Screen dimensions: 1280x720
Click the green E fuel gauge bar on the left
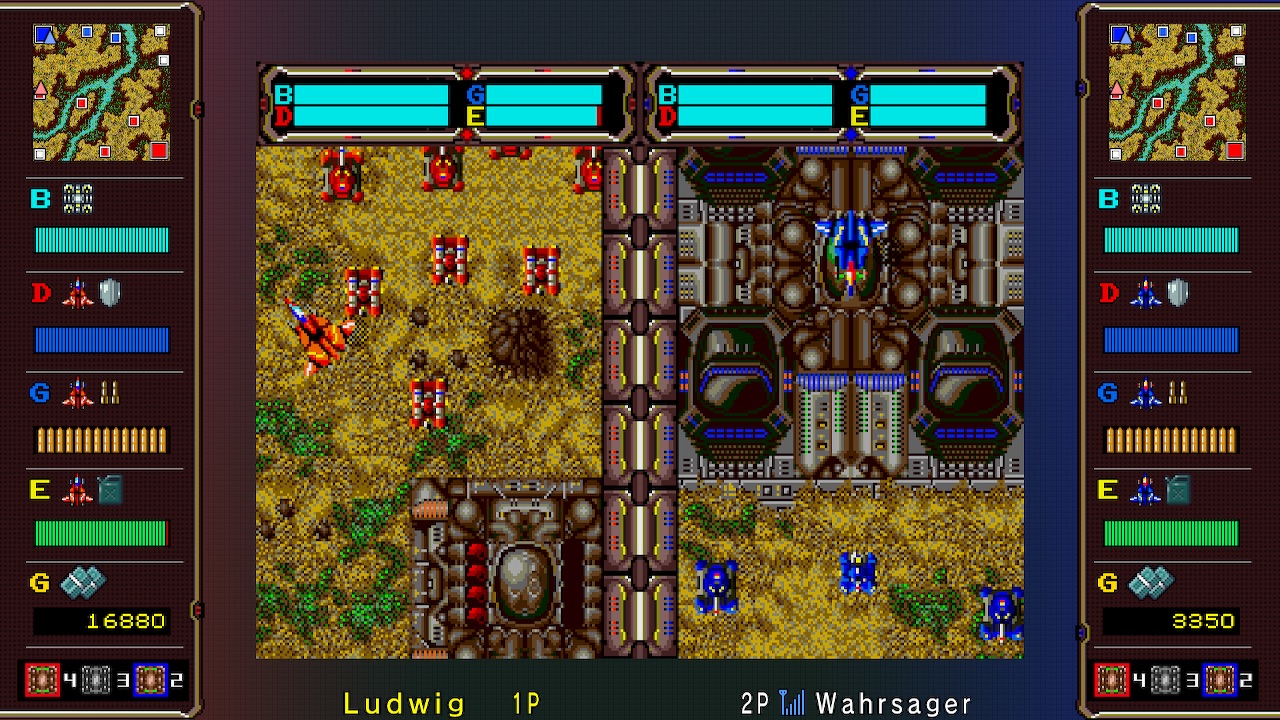pyautogui.click(x=103, y=531)
